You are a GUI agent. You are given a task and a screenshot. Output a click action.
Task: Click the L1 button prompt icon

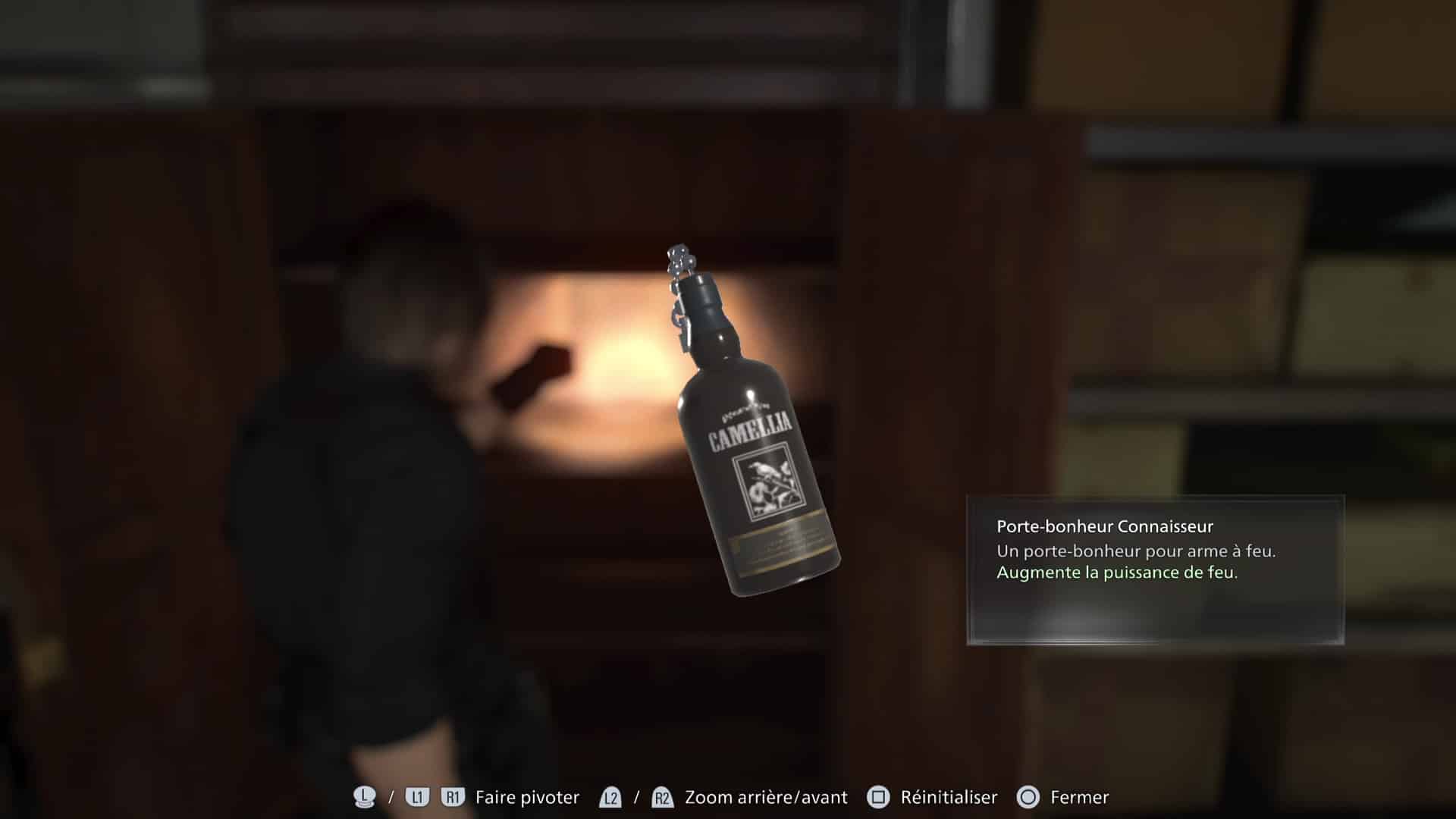click(416, 797)
